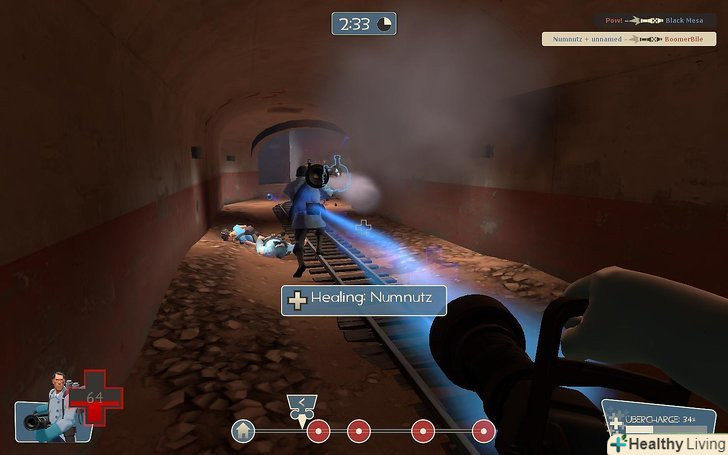Click the Healing: Numnutz target panel
The image size is (728, 455).
point(362,299)
